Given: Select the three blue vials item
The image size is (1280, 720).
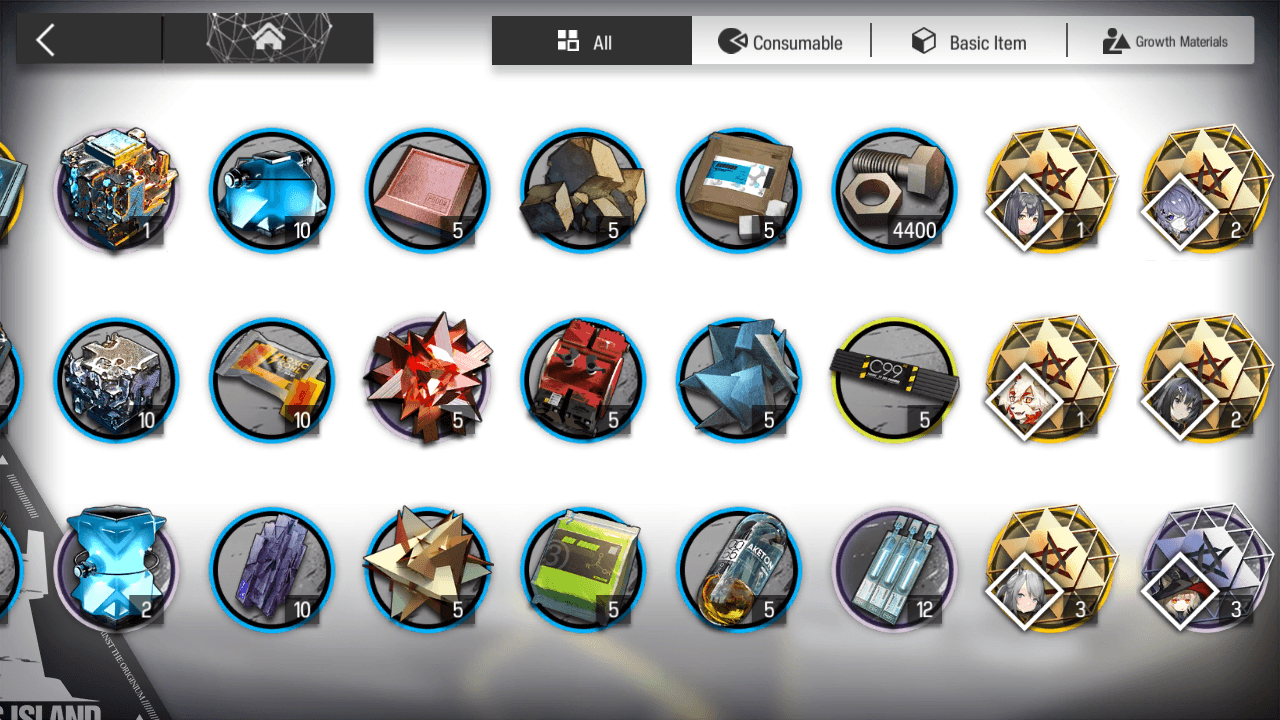Looking at the screenshot, I should [x=894, y=570].
